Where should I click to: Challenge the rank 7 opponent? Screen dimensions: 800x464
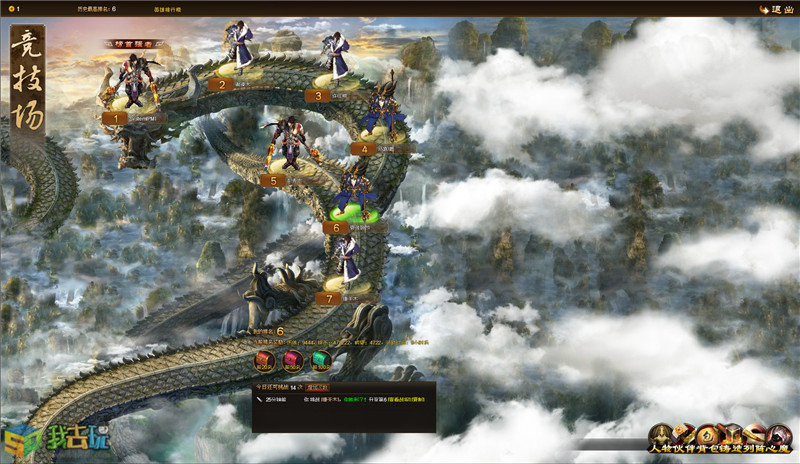pos(350,262)
